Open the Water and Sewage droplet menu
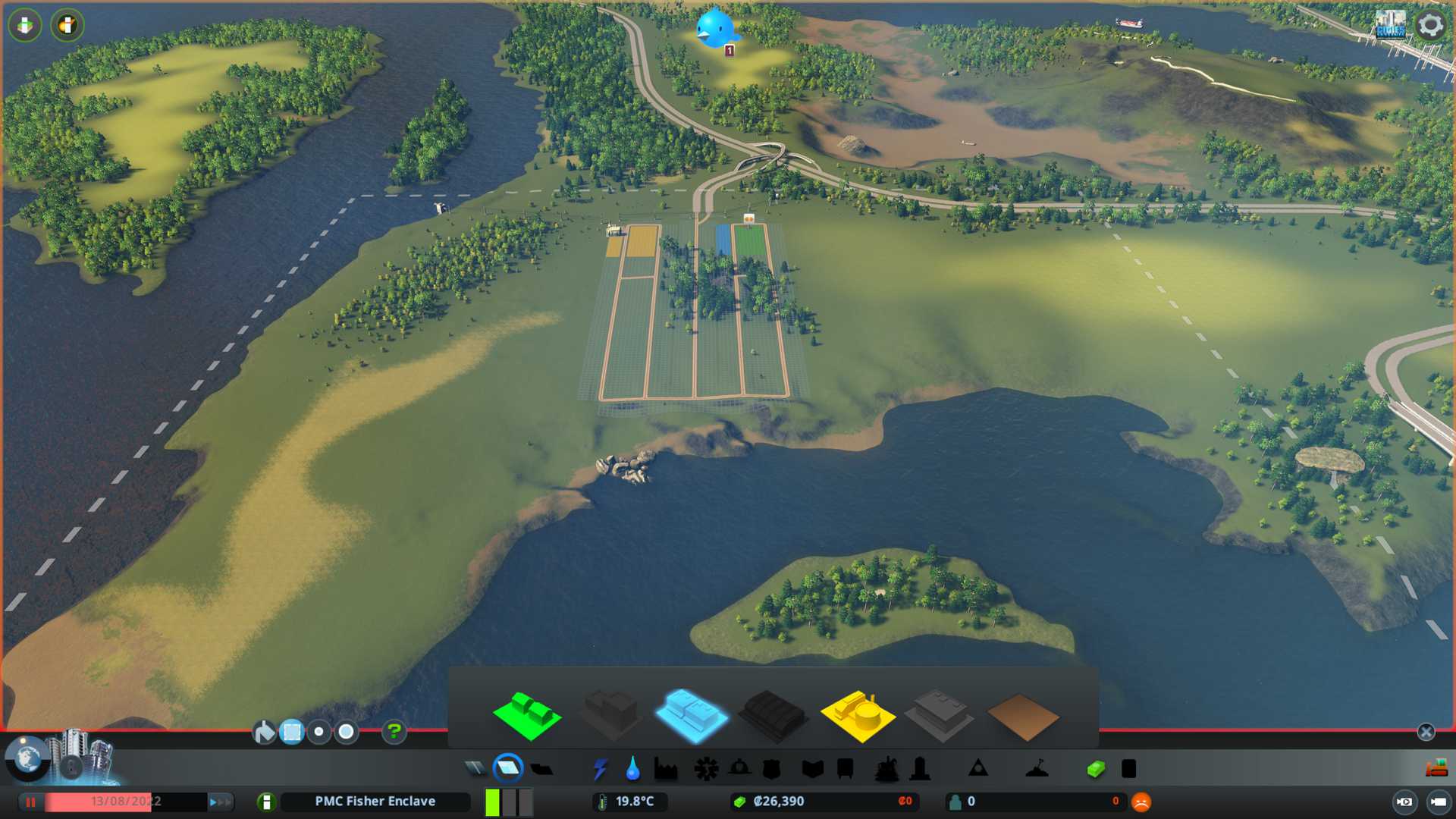1456x819 pixels. click(x=632, y=769)
